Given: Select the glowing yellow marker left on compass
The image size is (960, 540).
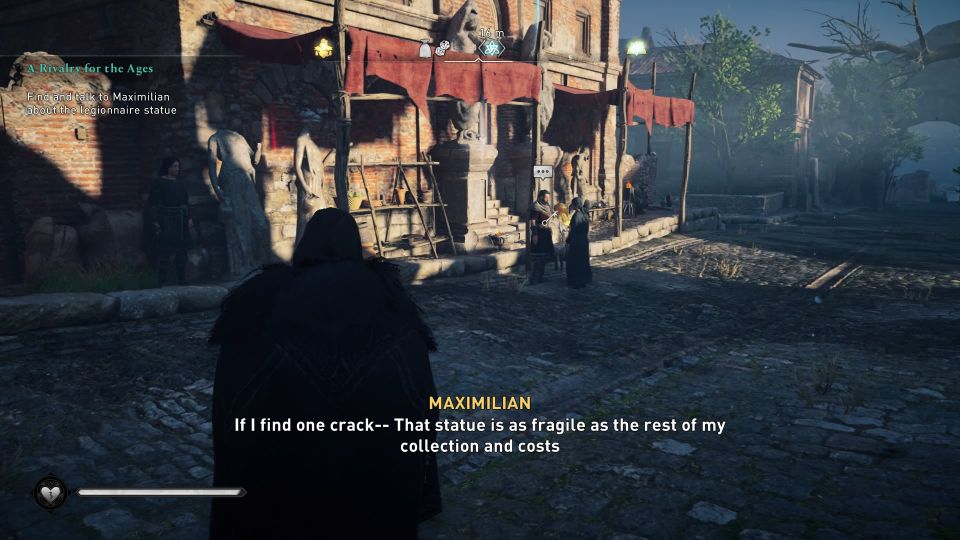Looking at the screenshot, I should [323, 47].
